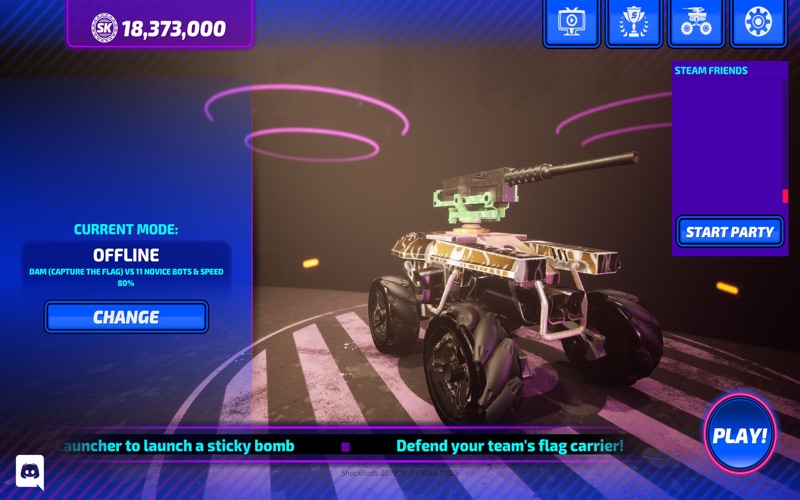Image resolution: width=800 pixels, height=500 pixels.
Task: Start the match with the PLAY! button
Action: (739, 435)
